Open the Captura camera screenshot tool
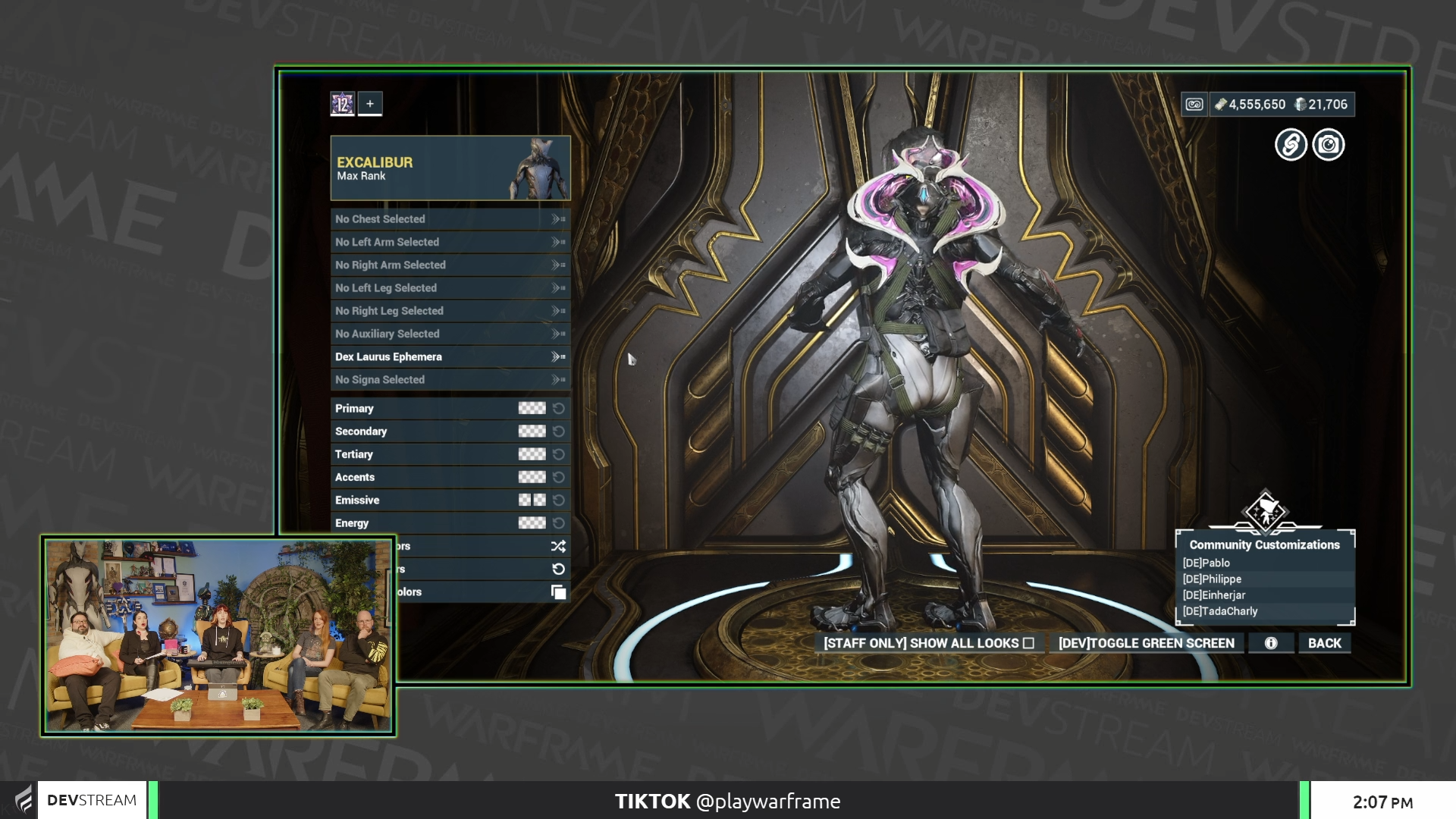 [1328, 144]
